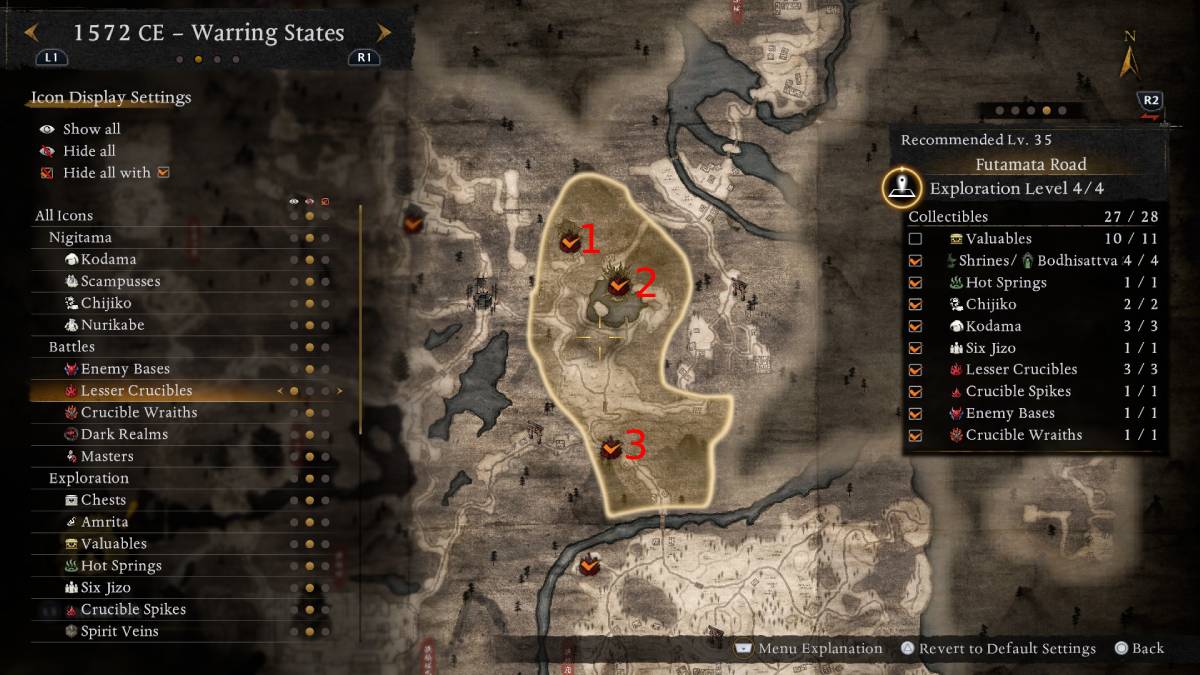Click Lesser Crucible map marker numbered 1
Viewport: 1200px width, 675px height.
click(x=568, y=241)
